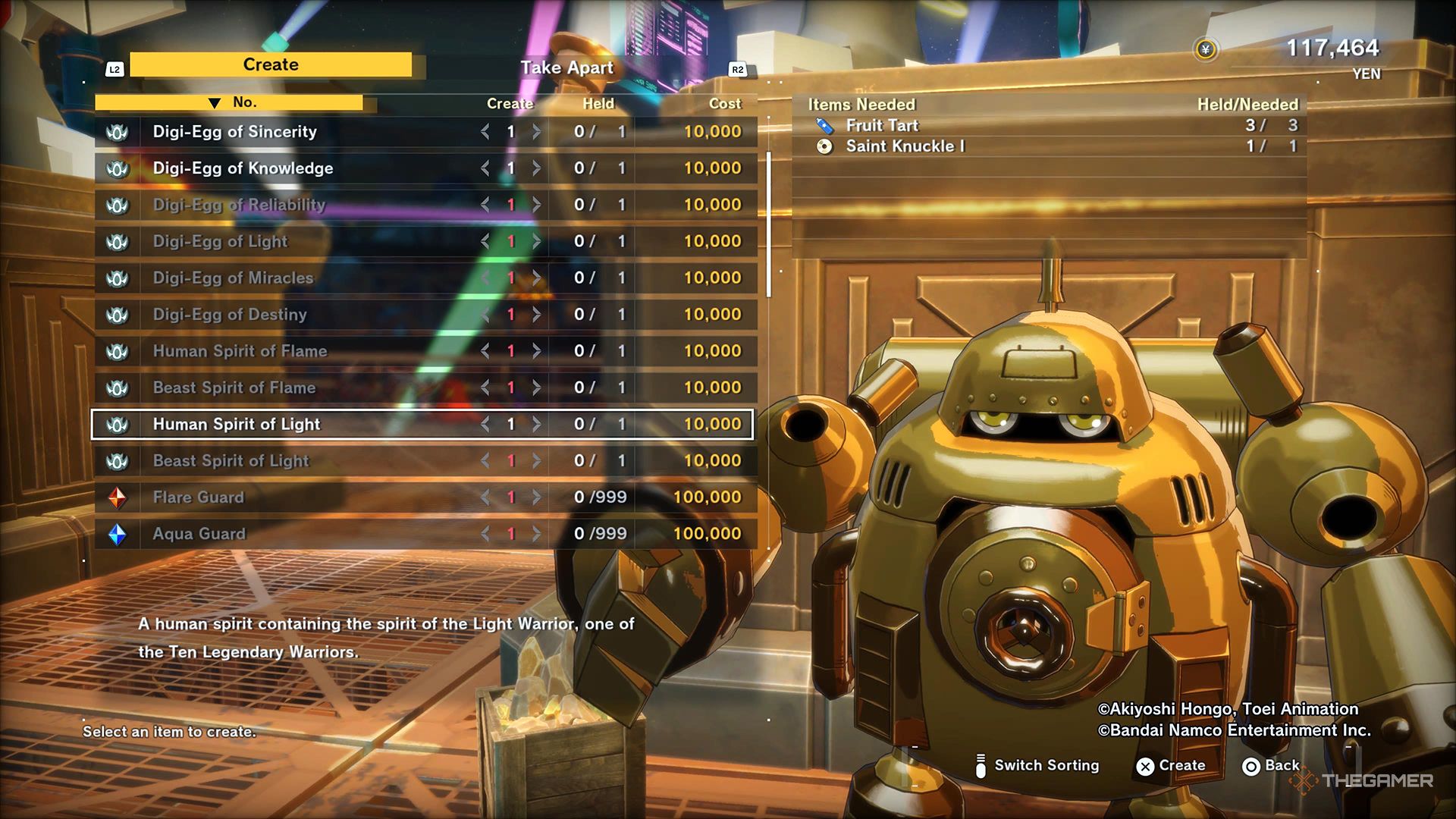Decrease create quantity for Digi-Egg of Sincerity
Screen dimensions: 1456x819
pyautogui.click(x=485, y=132)
